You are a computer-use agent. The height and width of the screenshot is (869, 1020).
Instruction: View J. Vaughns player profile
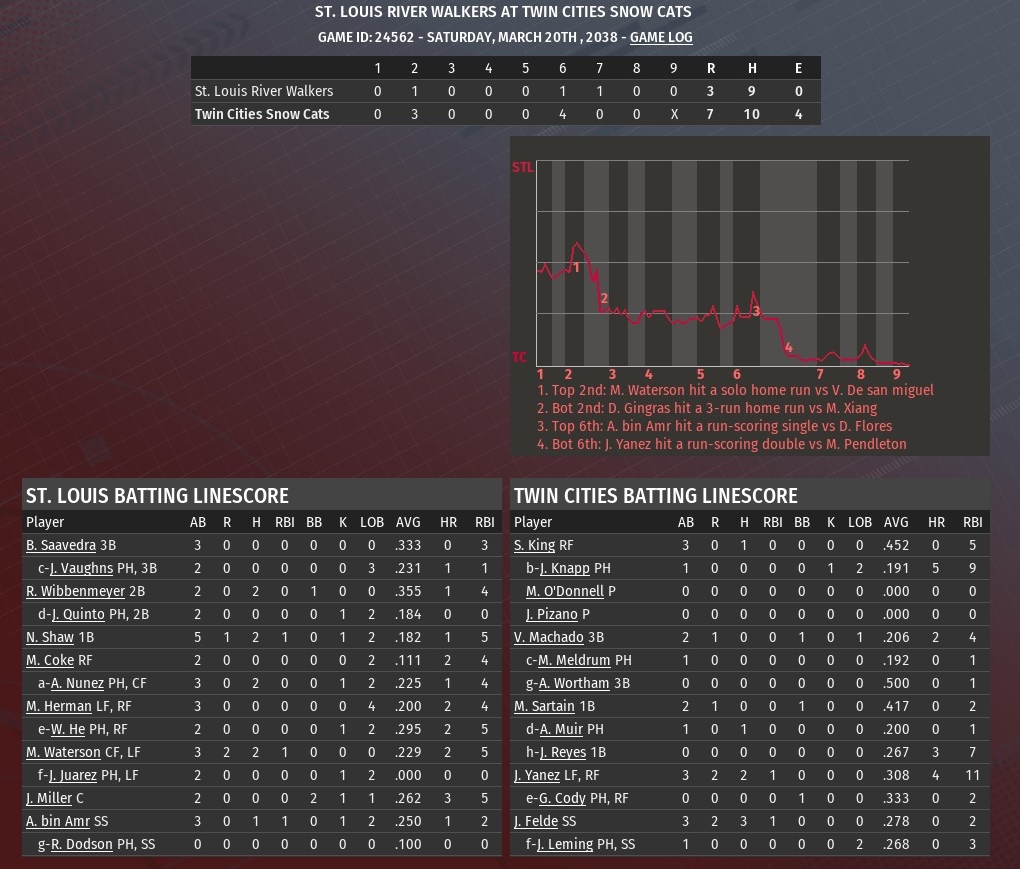[x=81, y=568]
